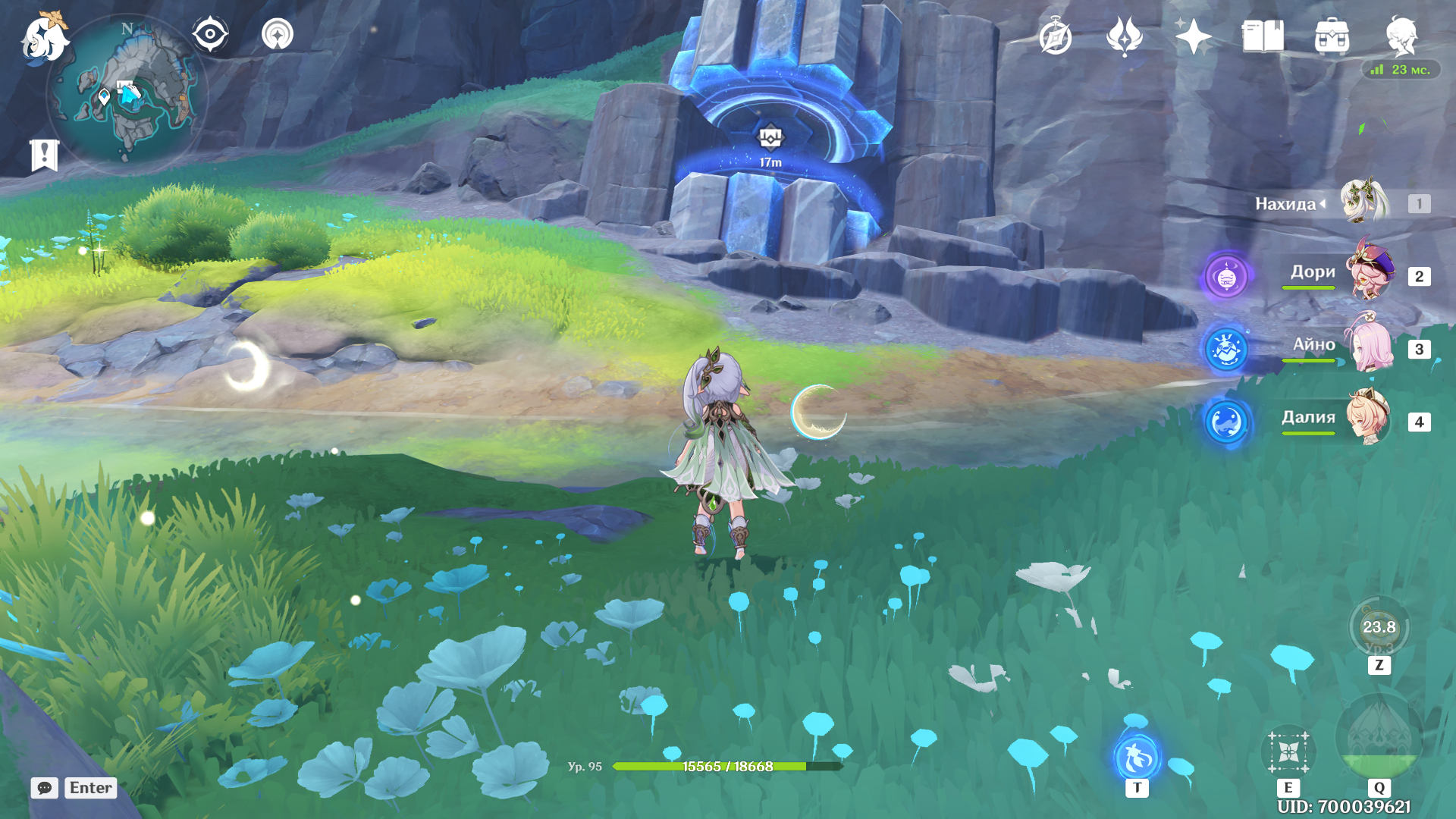Open the Adventurer Handbook book icon
The image size is (1456, 819).
[x=1263, y=36]
